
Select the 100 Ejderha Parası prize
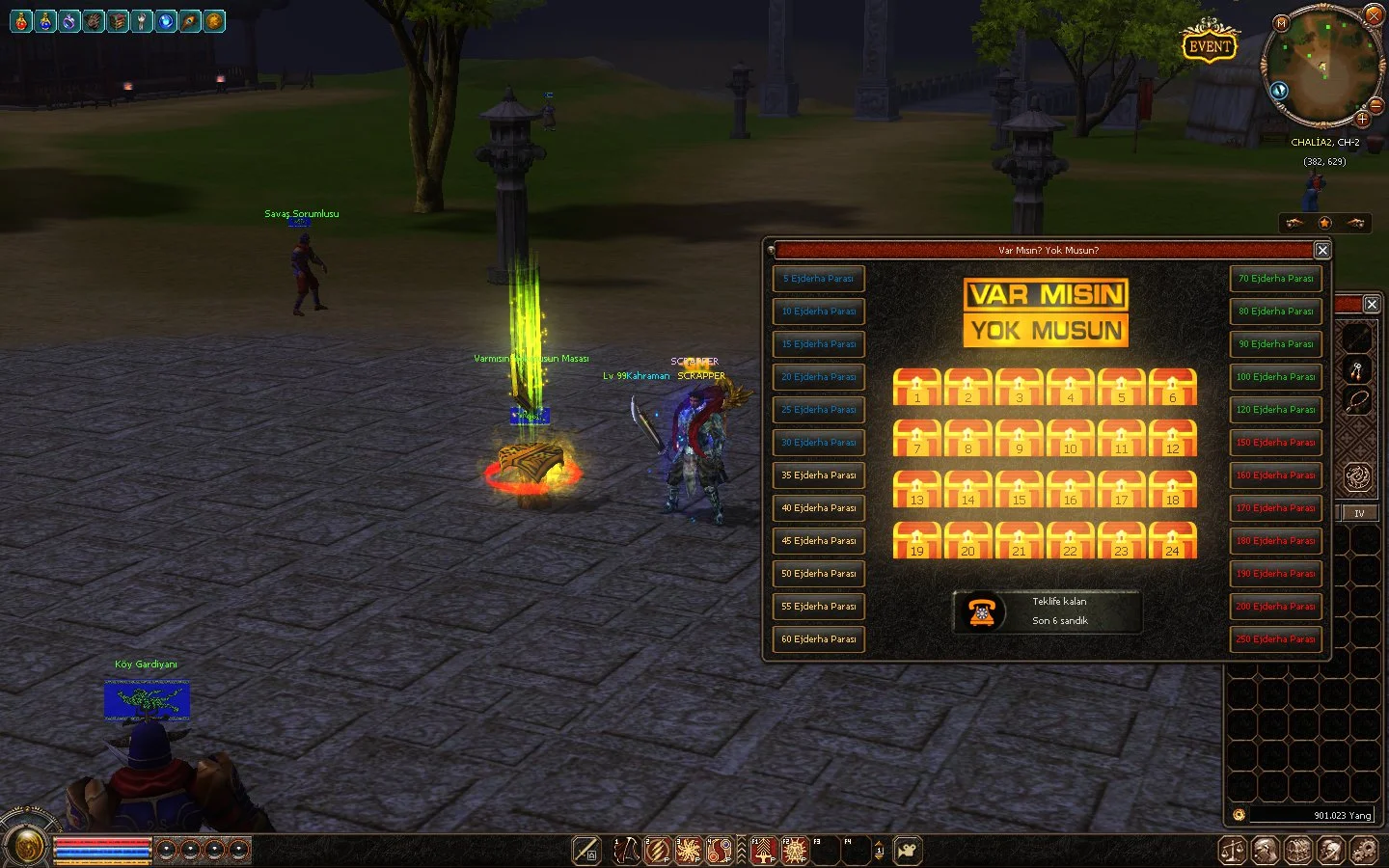1275,377
